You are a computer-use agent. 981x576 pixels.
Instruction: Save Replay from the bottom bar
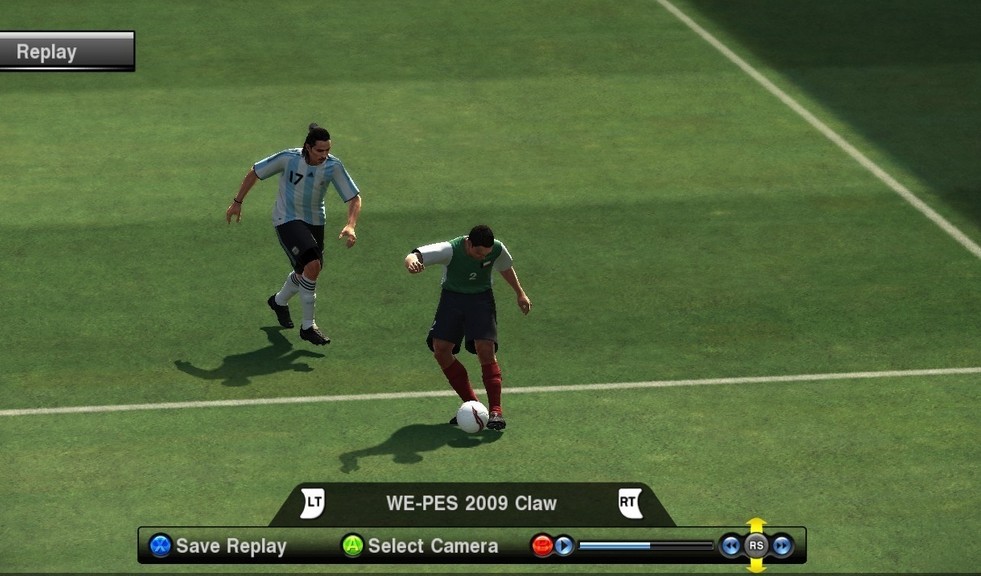pos(218,546)
